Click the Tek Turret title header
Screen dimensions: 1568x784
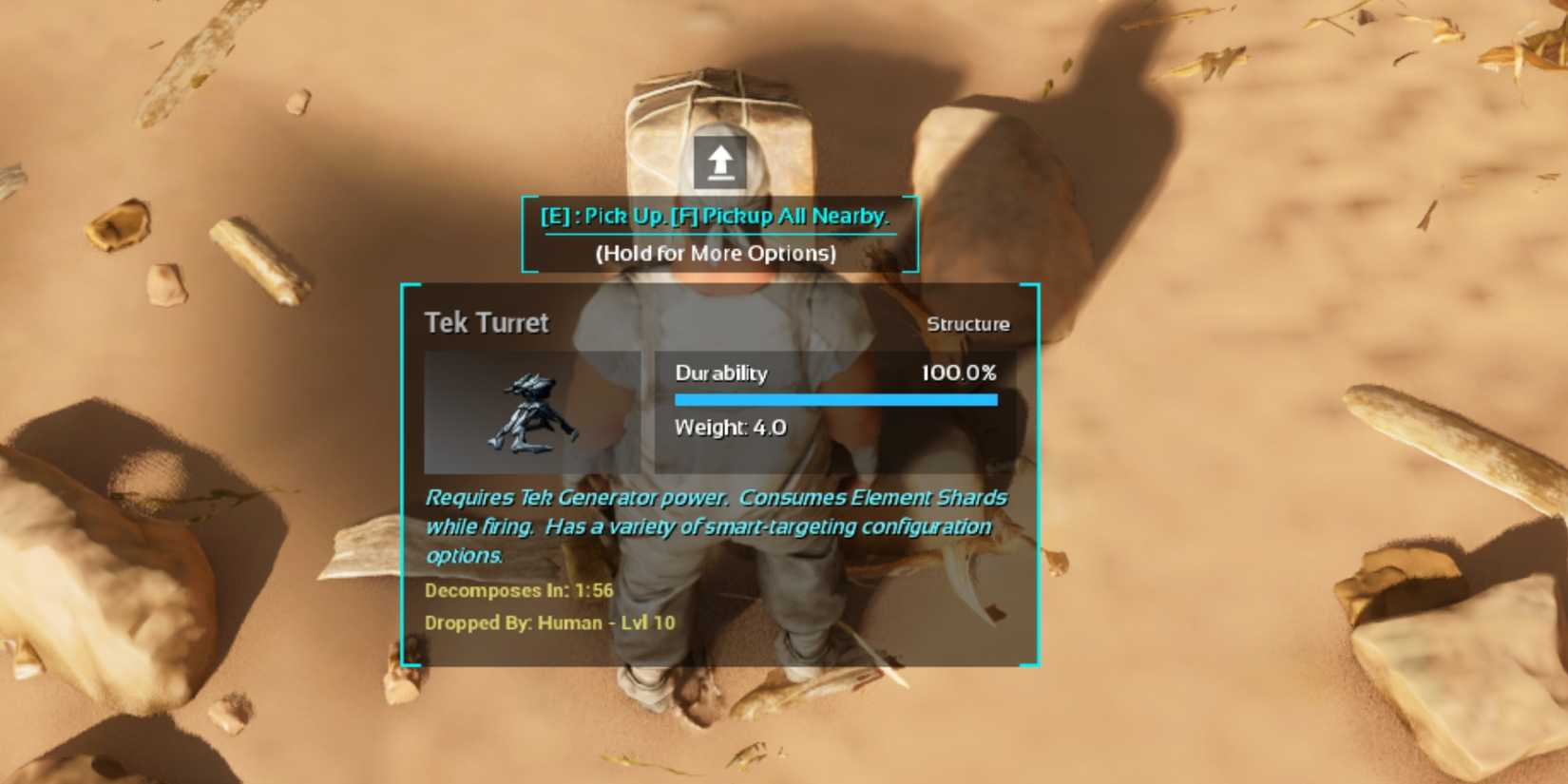[x=488, y=323]
